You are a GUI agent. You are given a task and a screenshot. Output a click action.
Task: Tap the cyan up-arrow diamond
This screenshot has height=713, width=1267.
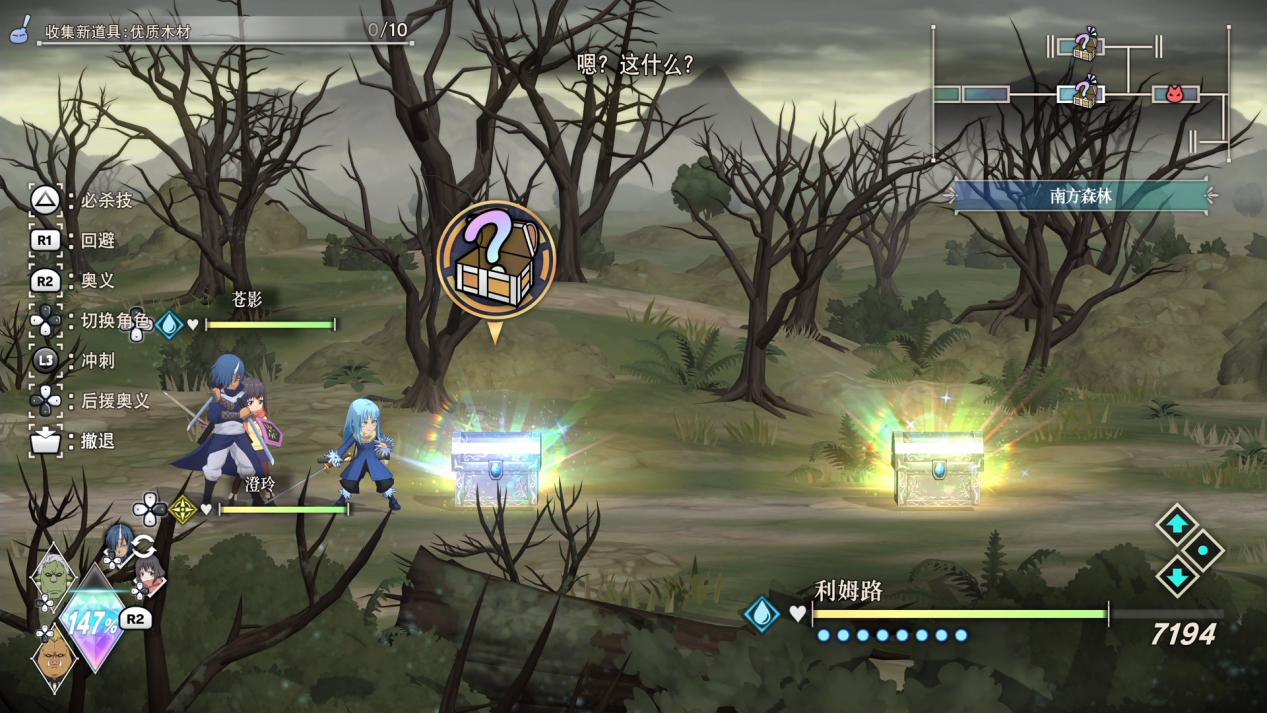pos(1177,524)
